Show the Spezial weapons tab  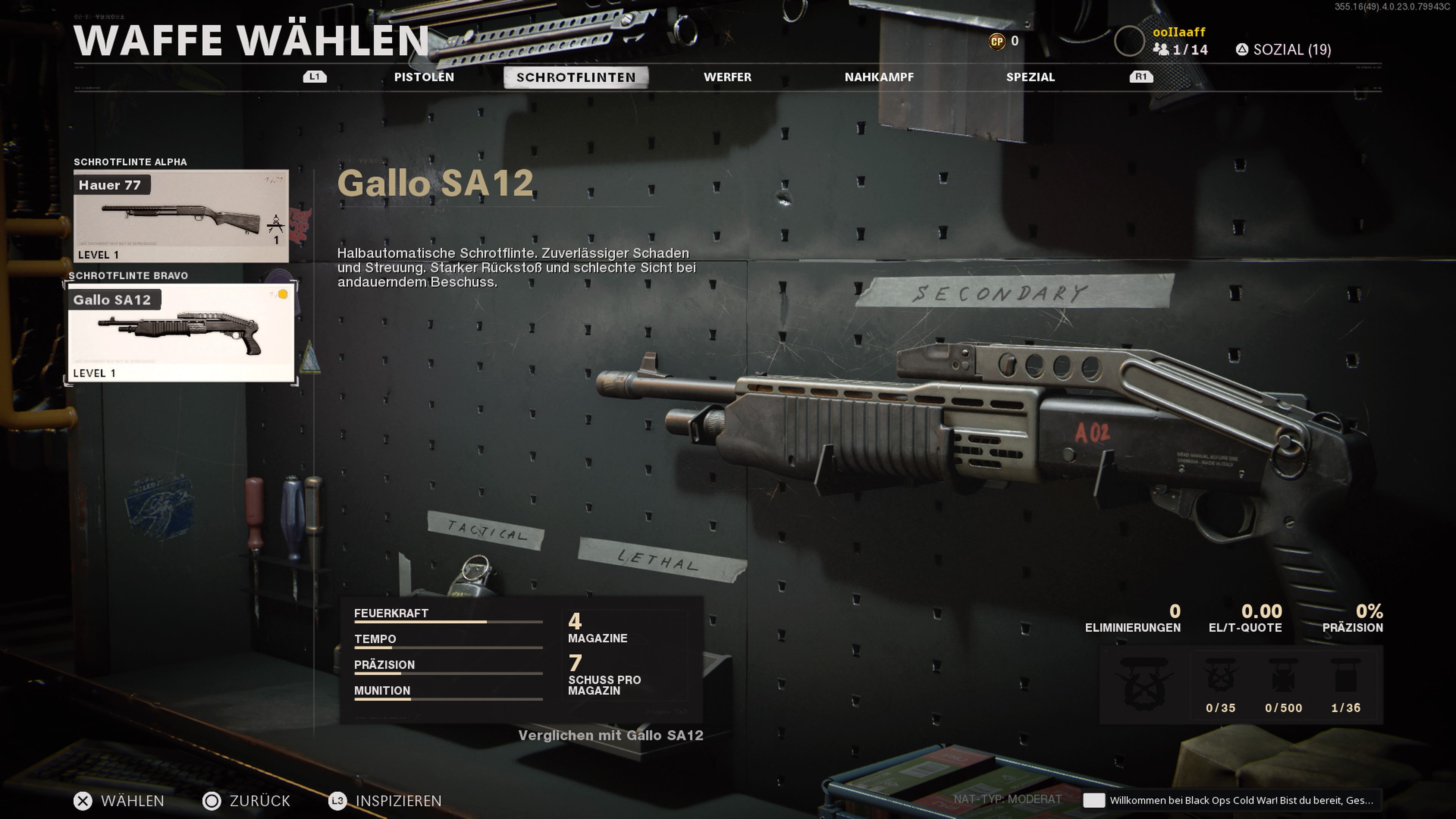(1030, 77)
